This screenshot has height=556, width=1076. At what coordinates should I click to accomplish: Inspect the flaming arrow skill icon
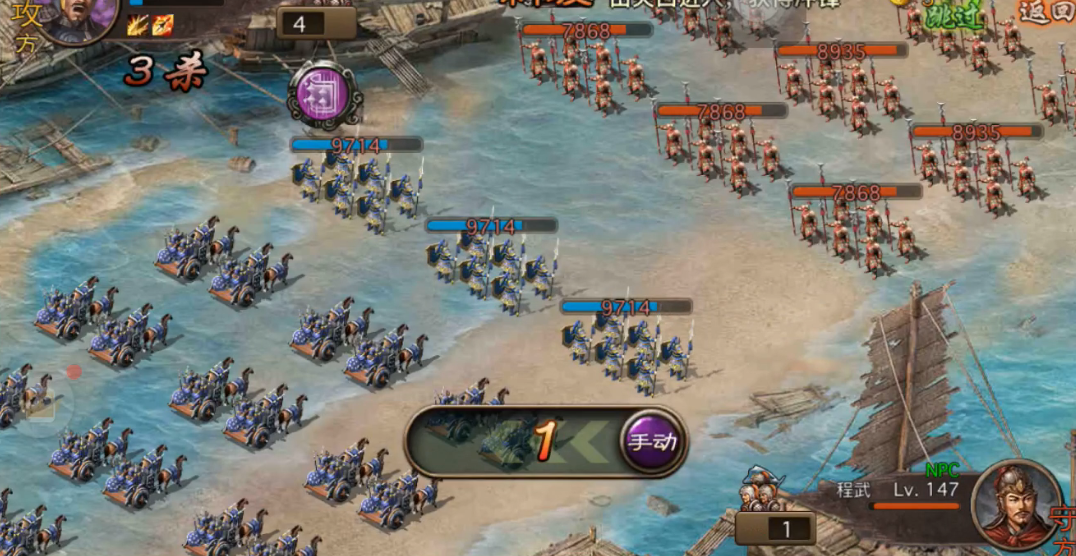[161, 25]
